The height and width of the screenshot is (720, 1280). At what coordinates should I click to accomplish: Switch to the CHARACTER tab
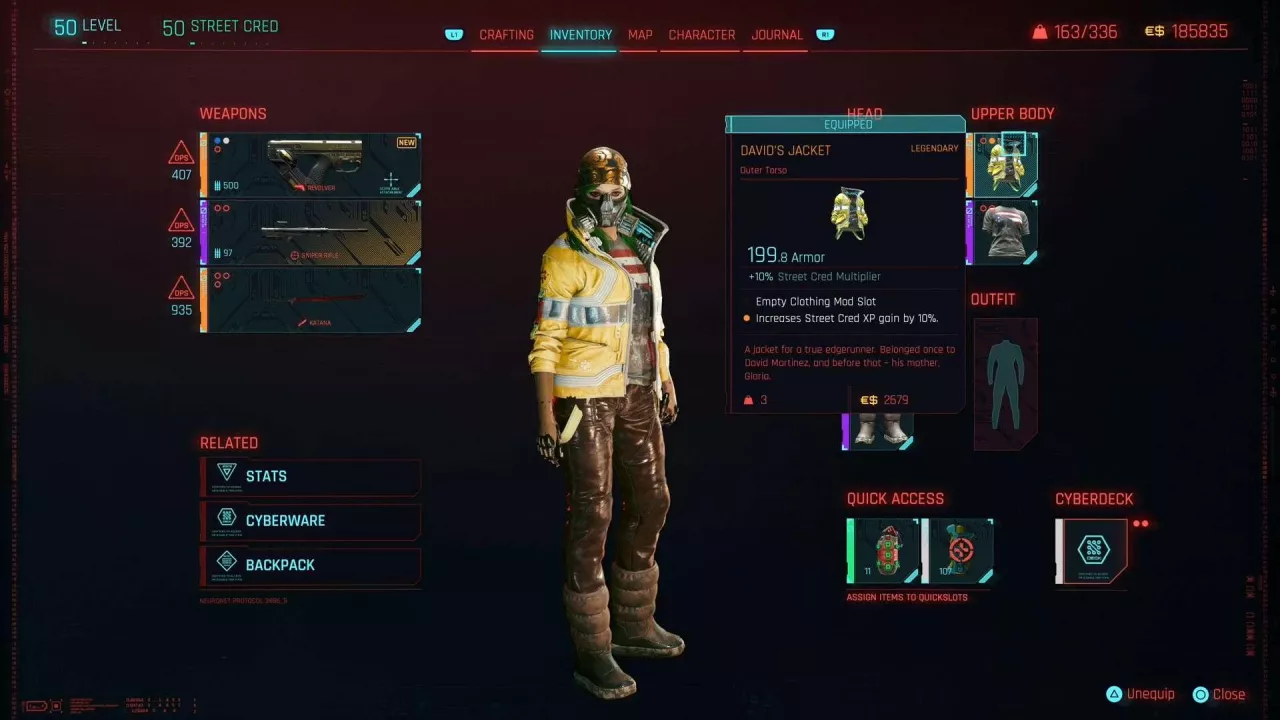click(700, 34)
